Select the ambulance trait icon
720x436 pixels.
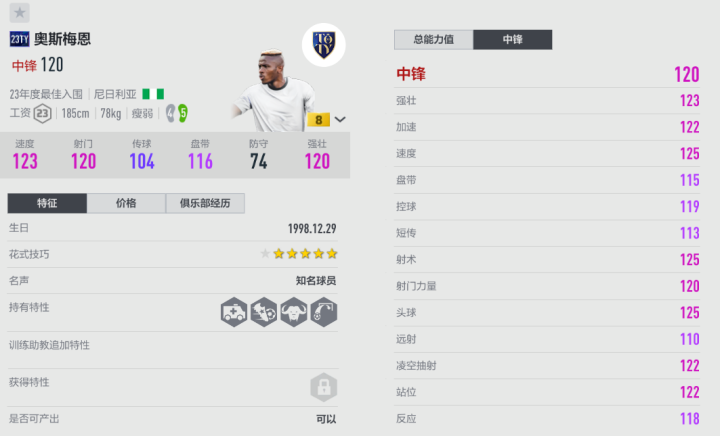(234, 313)
